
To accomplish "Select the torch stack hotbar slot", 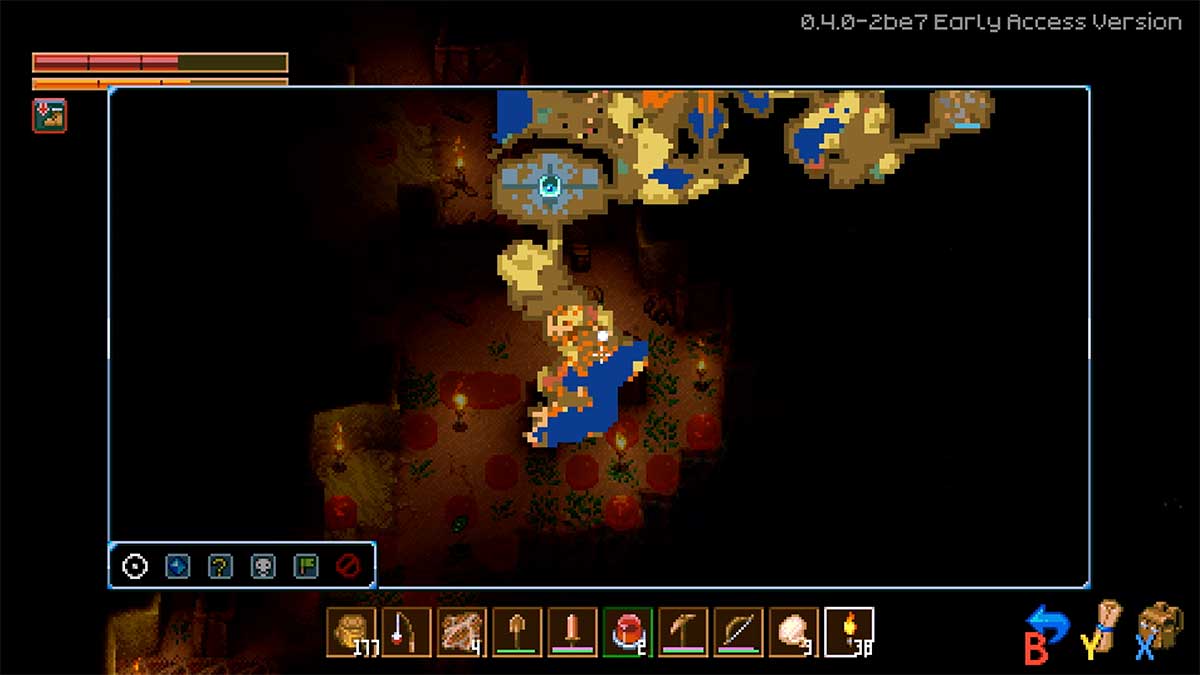I will tap(849, 632).
